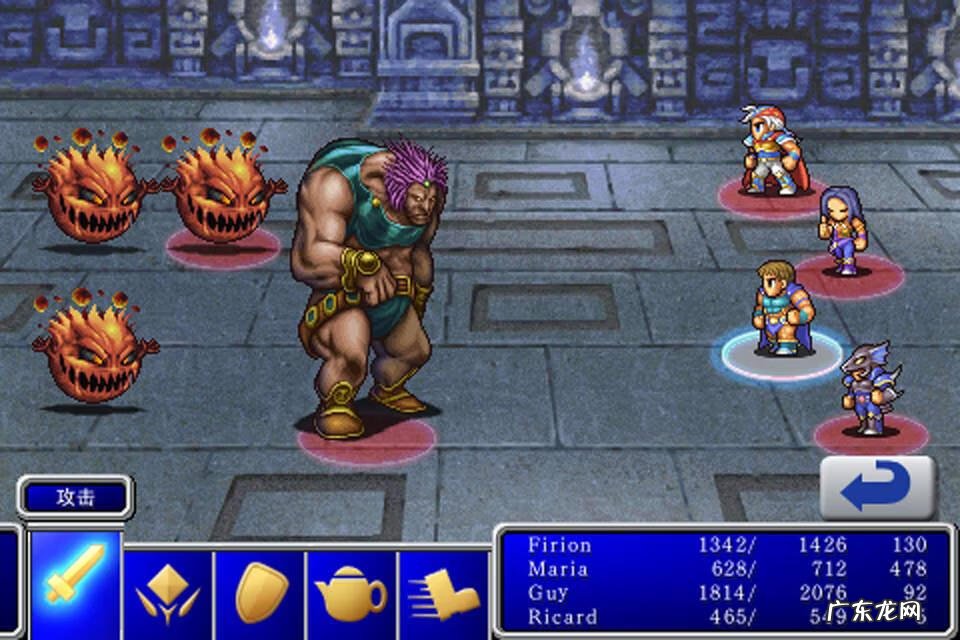Select Firion's row in party status
This screenshot has height=640, width=960.
coord(725,545)
